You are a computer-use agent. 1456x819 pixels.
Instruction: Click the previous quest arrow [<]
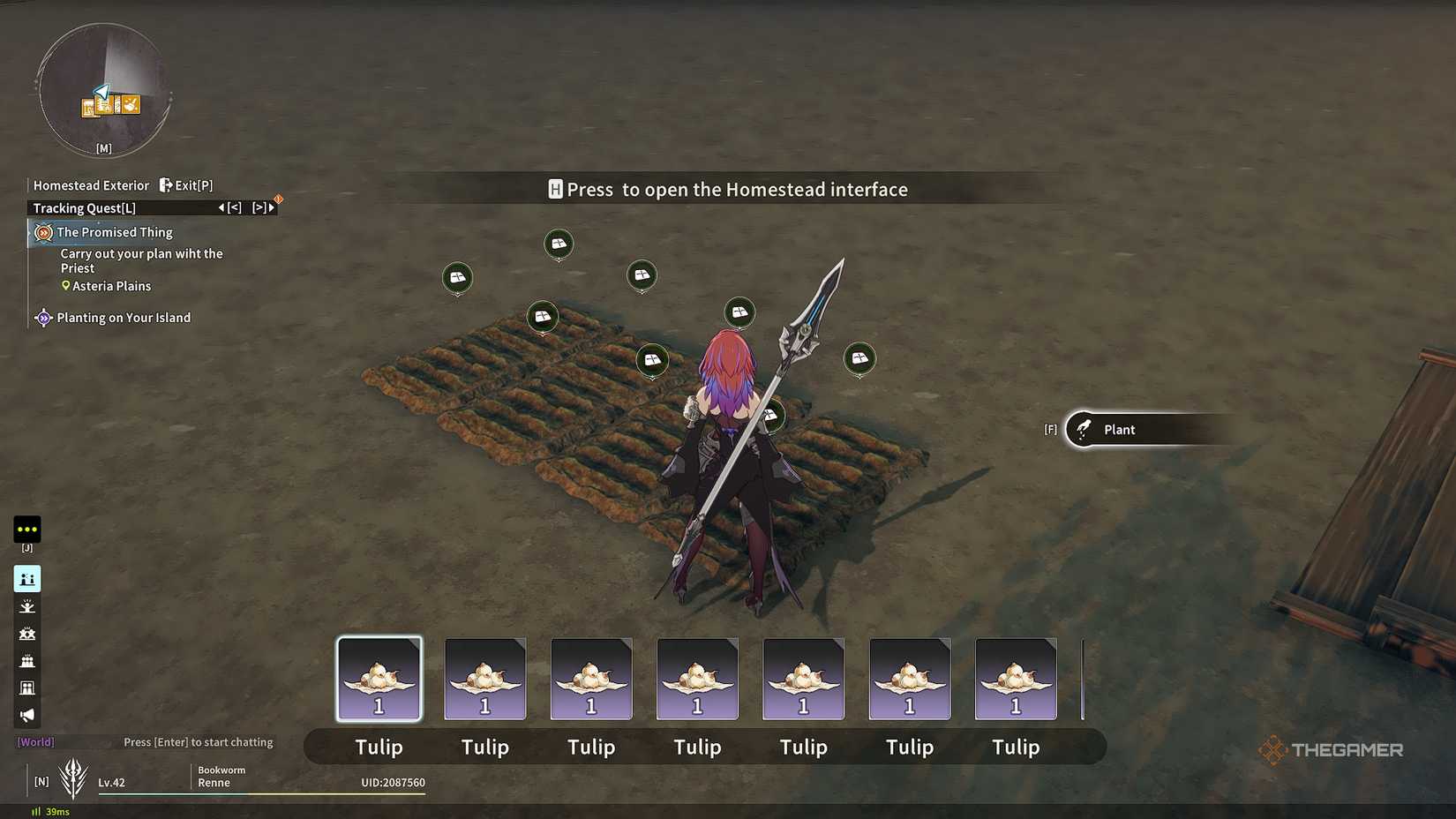233,208
